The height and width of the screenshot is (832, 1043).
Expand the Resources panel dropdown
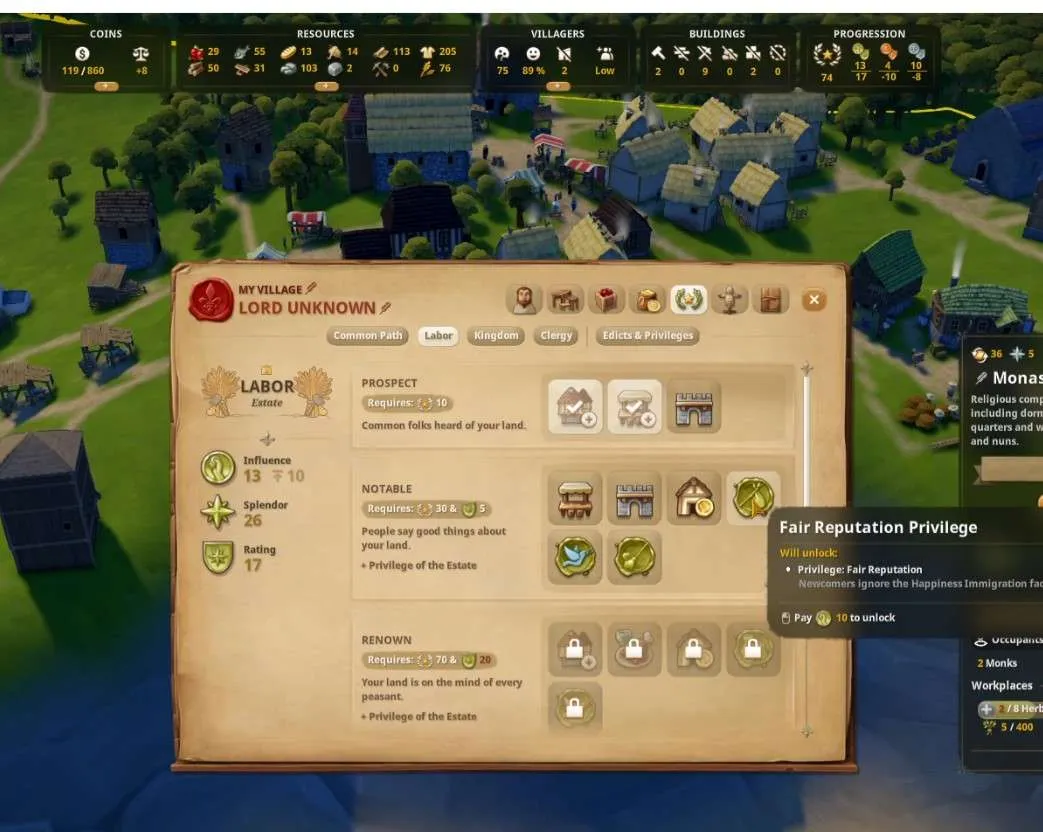coord(326,86)
